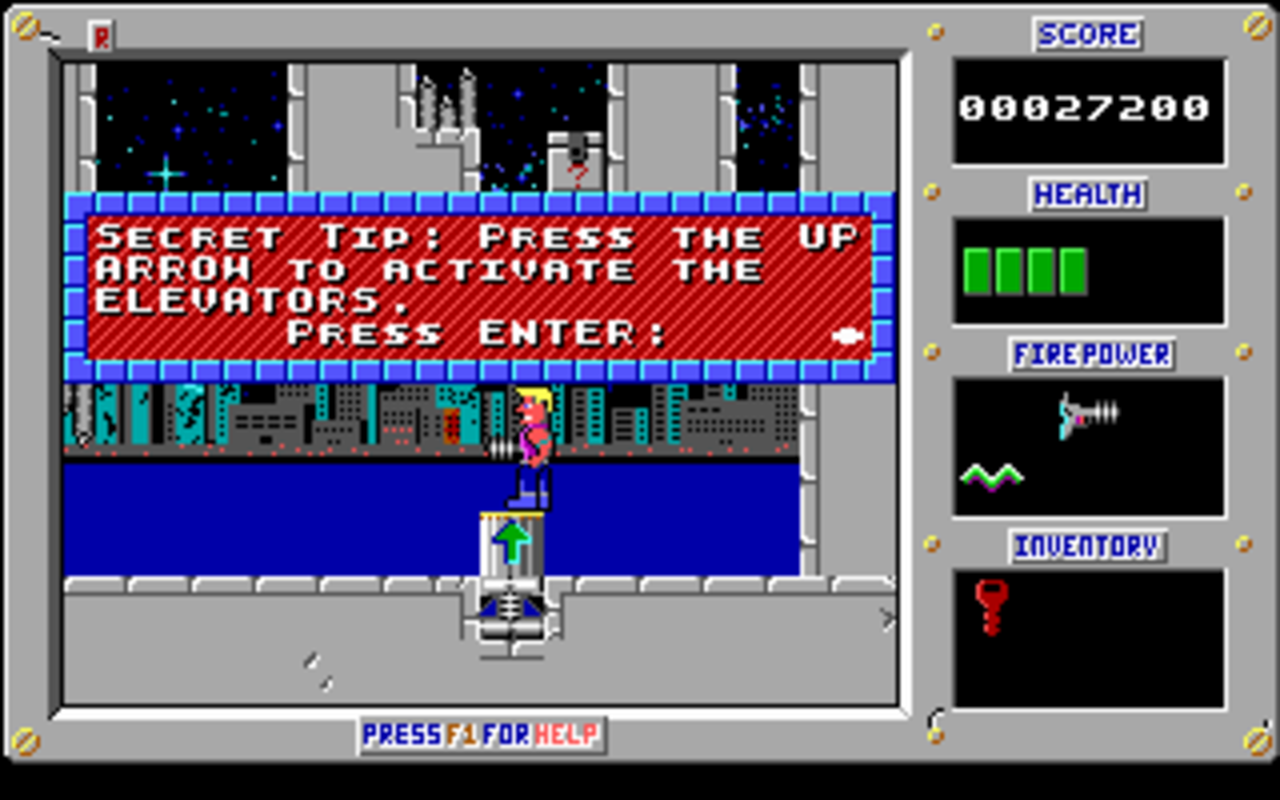Screen dimensions: 1280x800
Task: Click Duke Nukem's character sprite
Action: click(x=532, y=445)
